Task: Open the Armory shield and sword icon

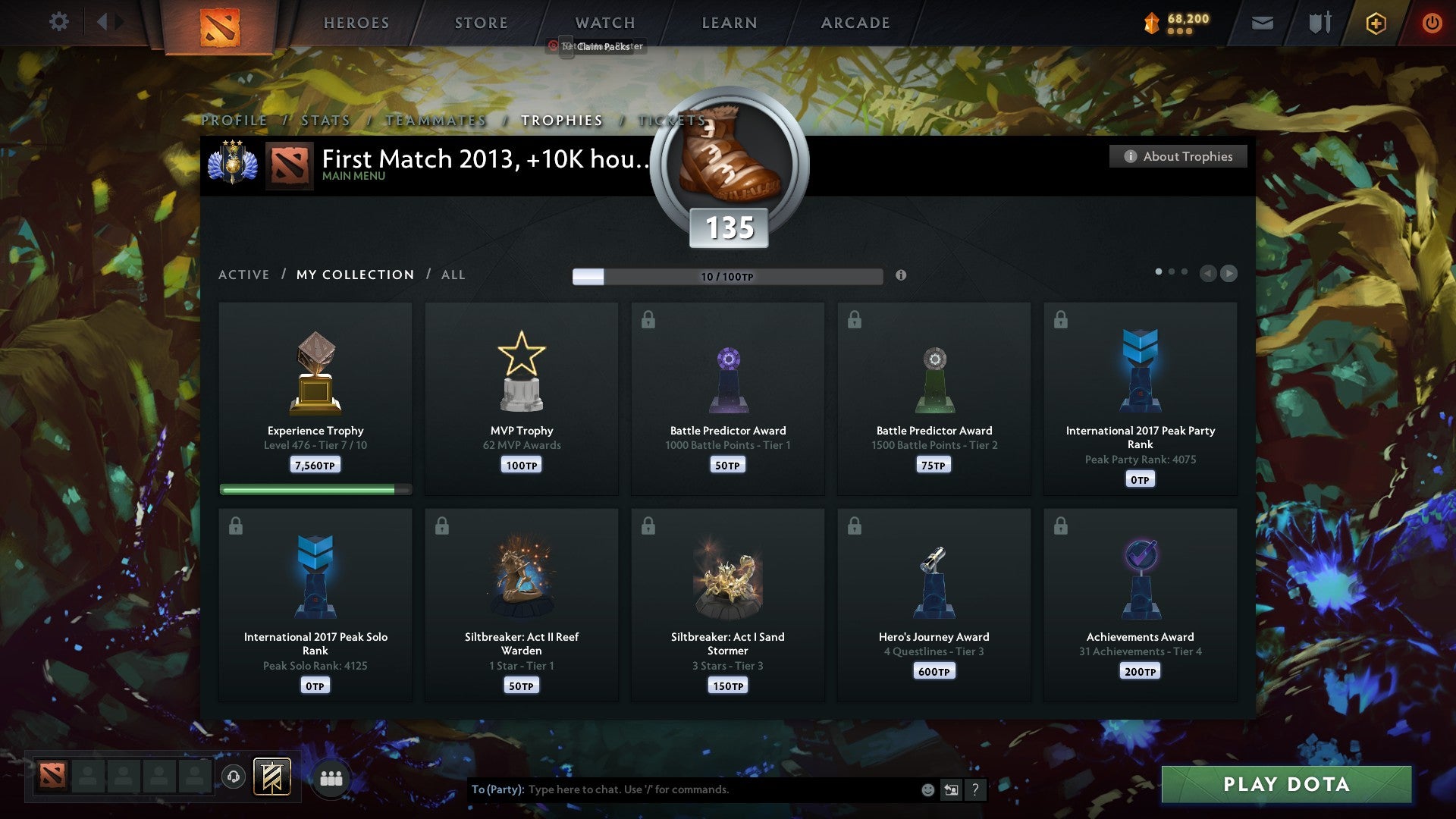Action: [x=1319, y=23]
